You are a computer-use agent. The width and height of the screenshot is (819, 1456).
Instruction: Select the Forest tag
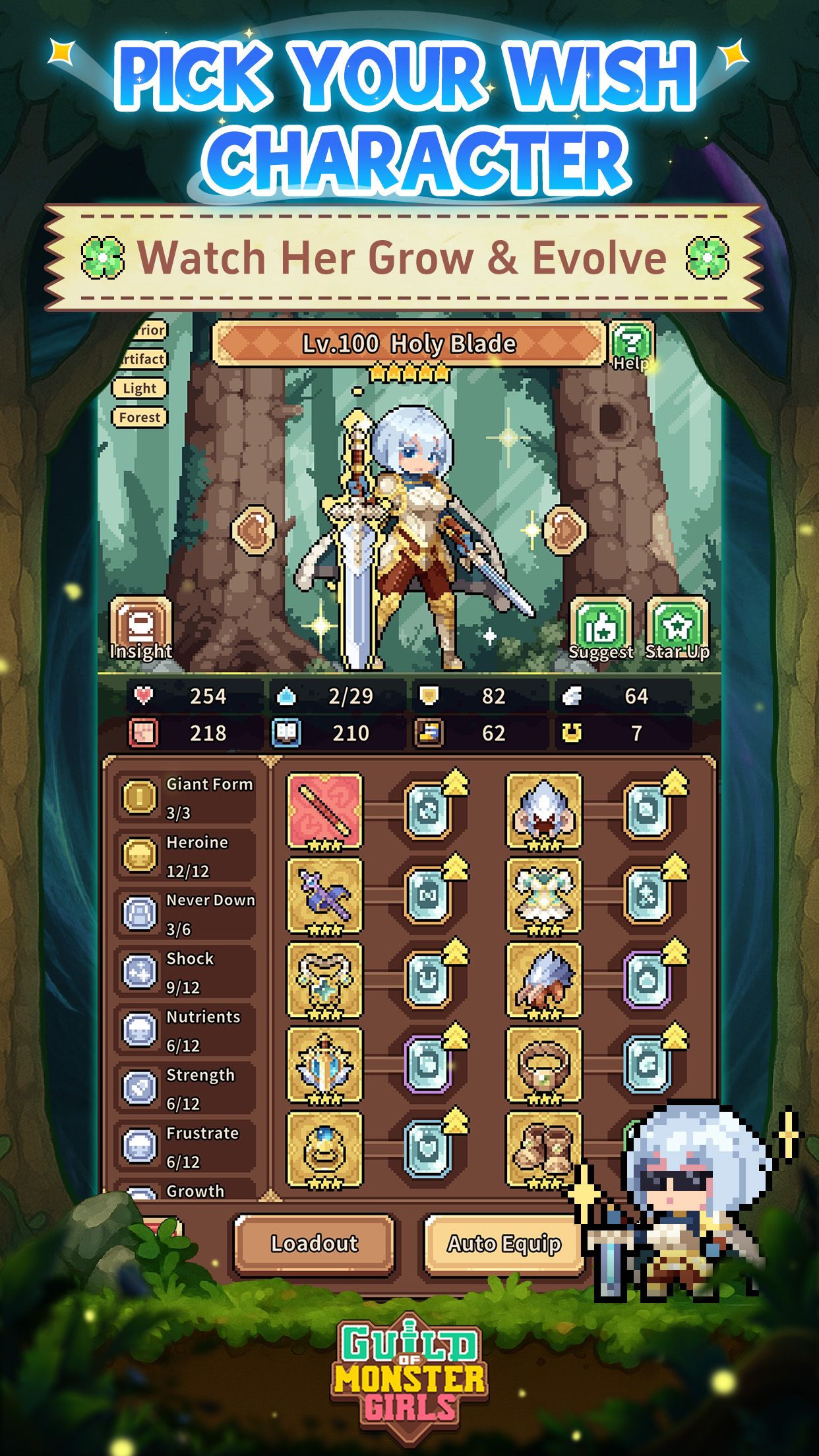tap(139, 417)
